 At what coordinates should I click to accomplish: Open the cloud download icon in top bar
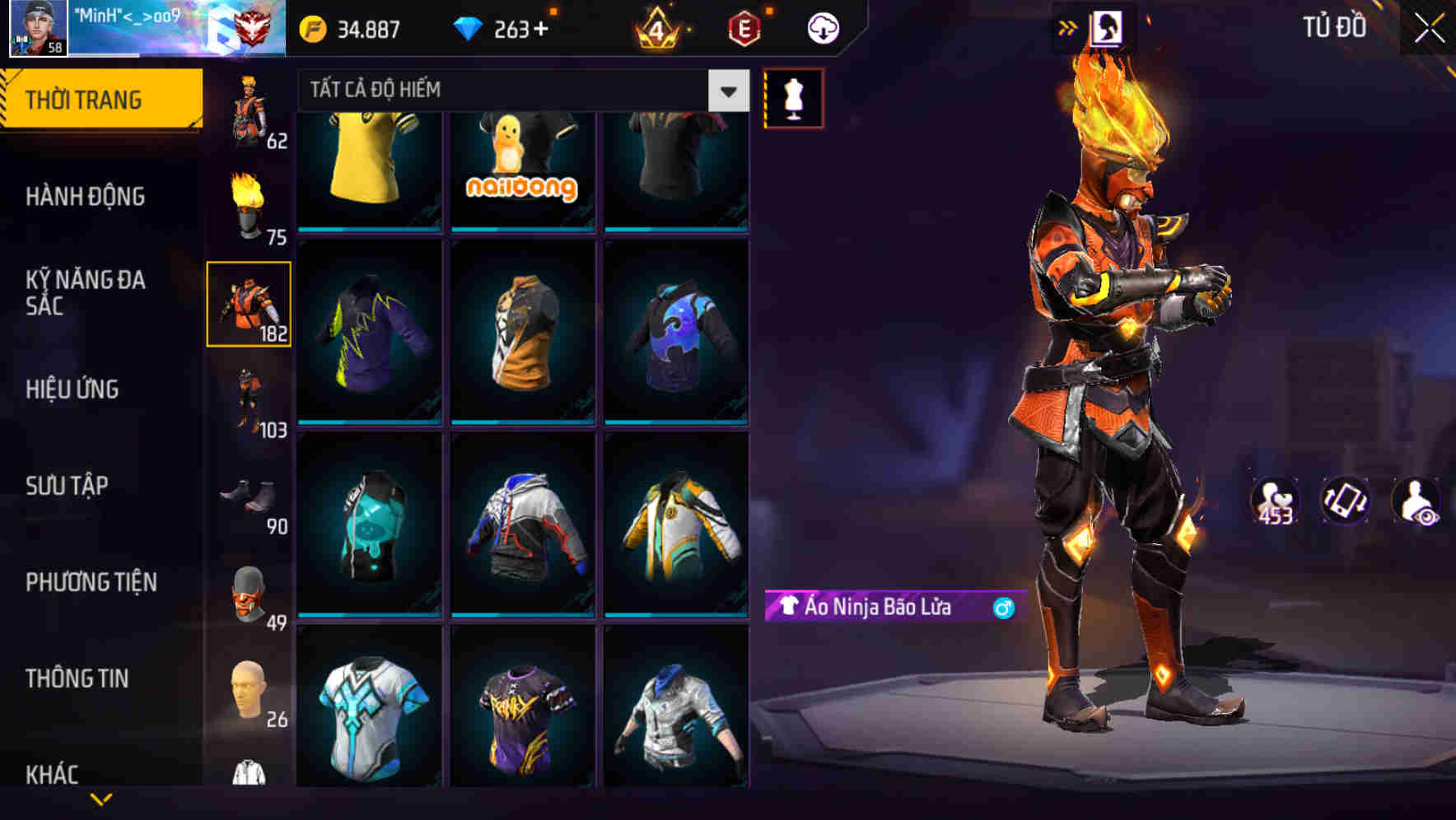click(821, 27)
